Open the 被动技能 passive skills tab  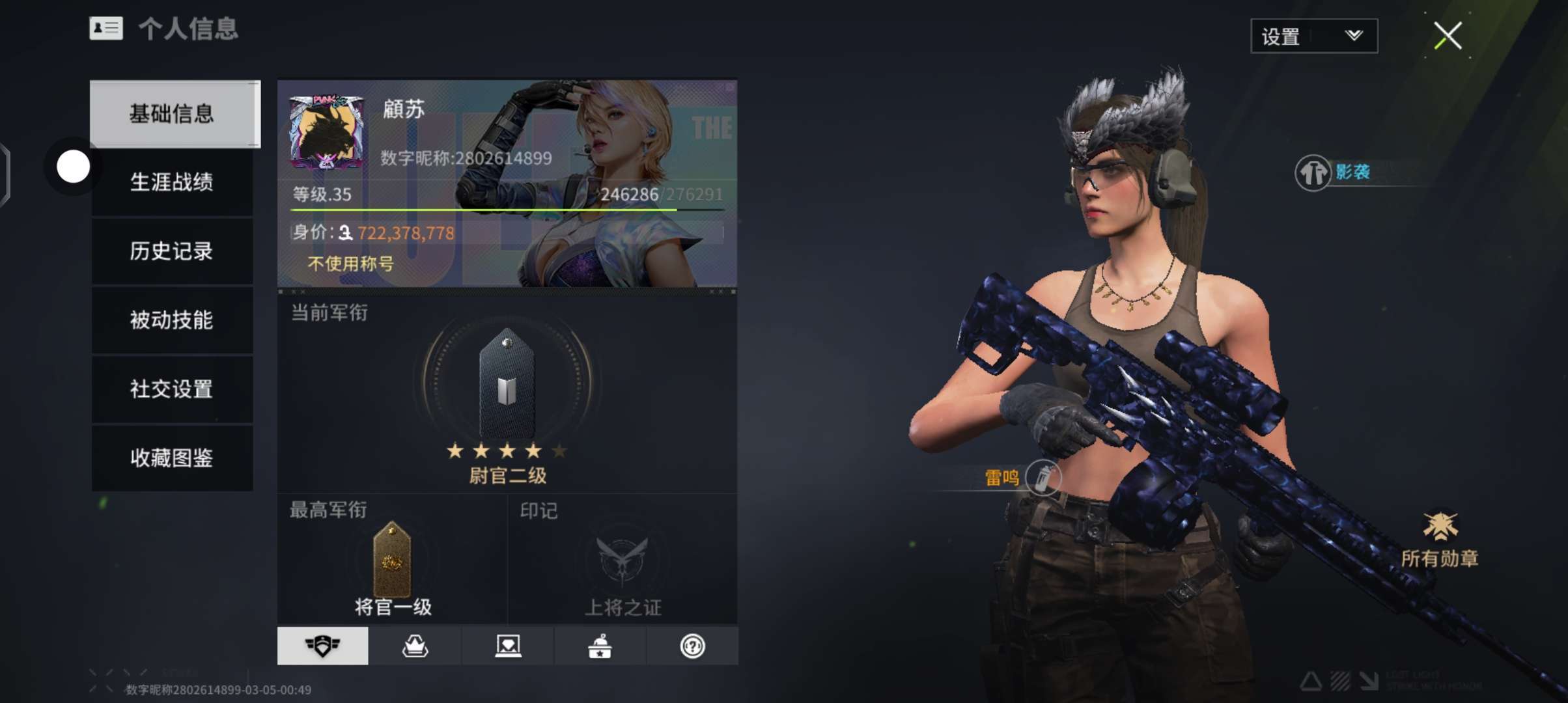(x=172, y=320)
